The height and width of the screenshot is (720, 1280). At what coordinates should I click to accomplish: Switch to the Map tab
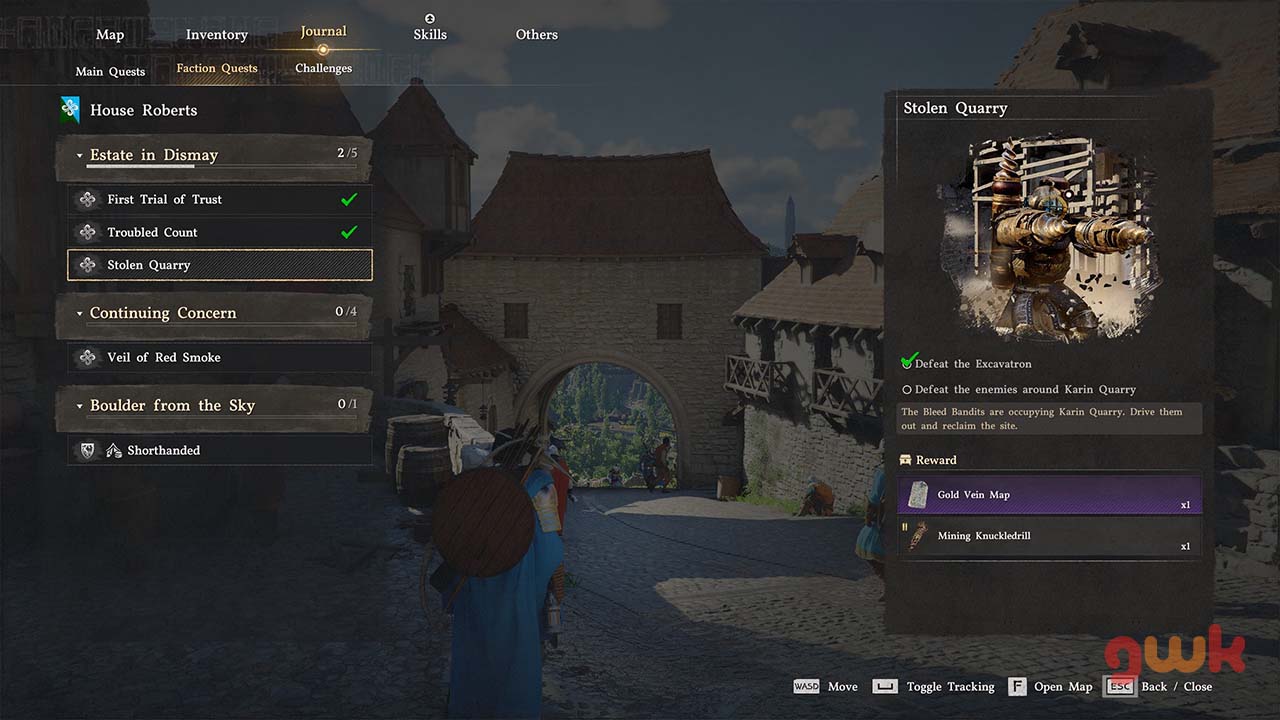(110, 35)
